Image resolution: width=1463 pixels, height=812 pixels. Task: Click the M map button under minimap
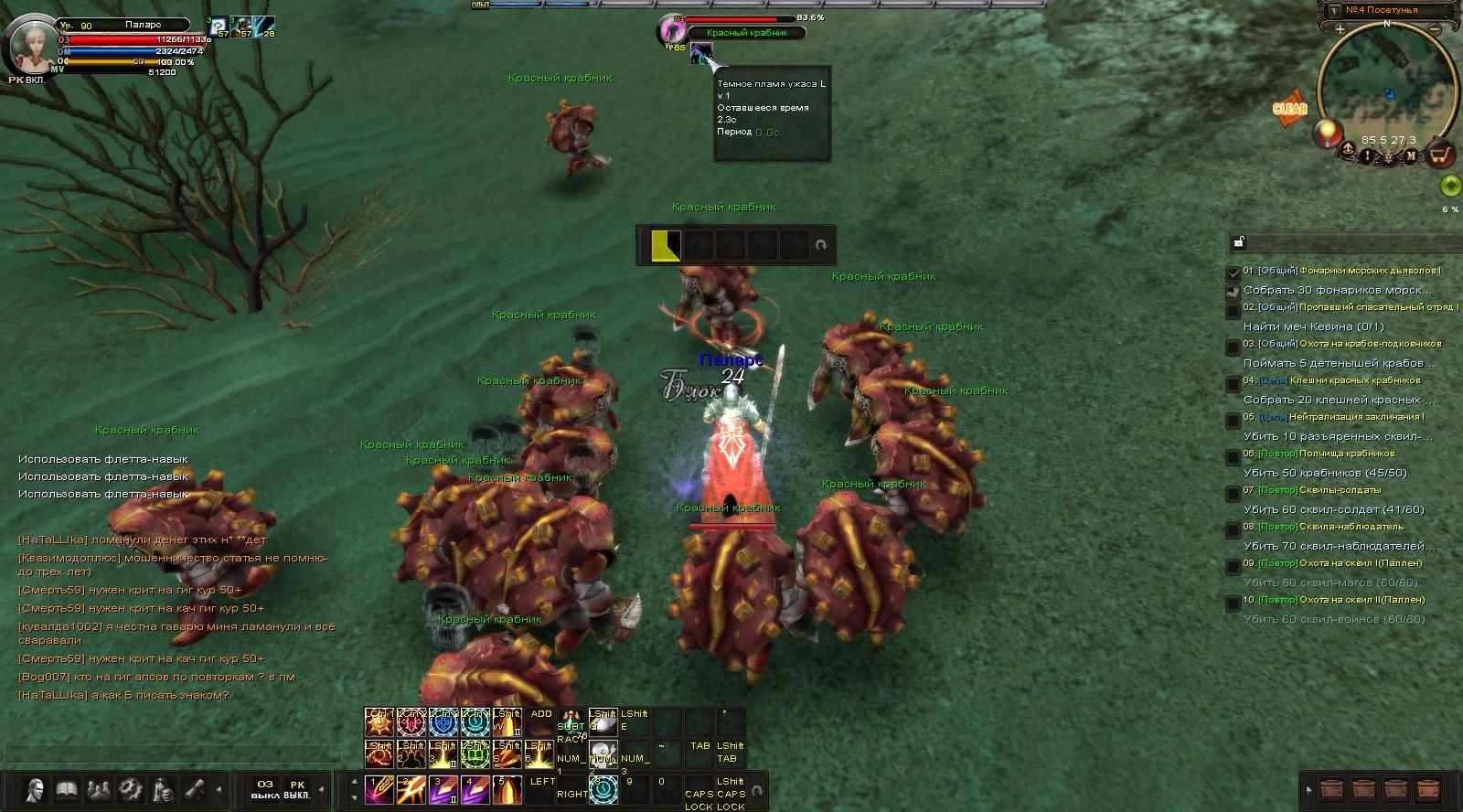click(x=1411, y=155)
